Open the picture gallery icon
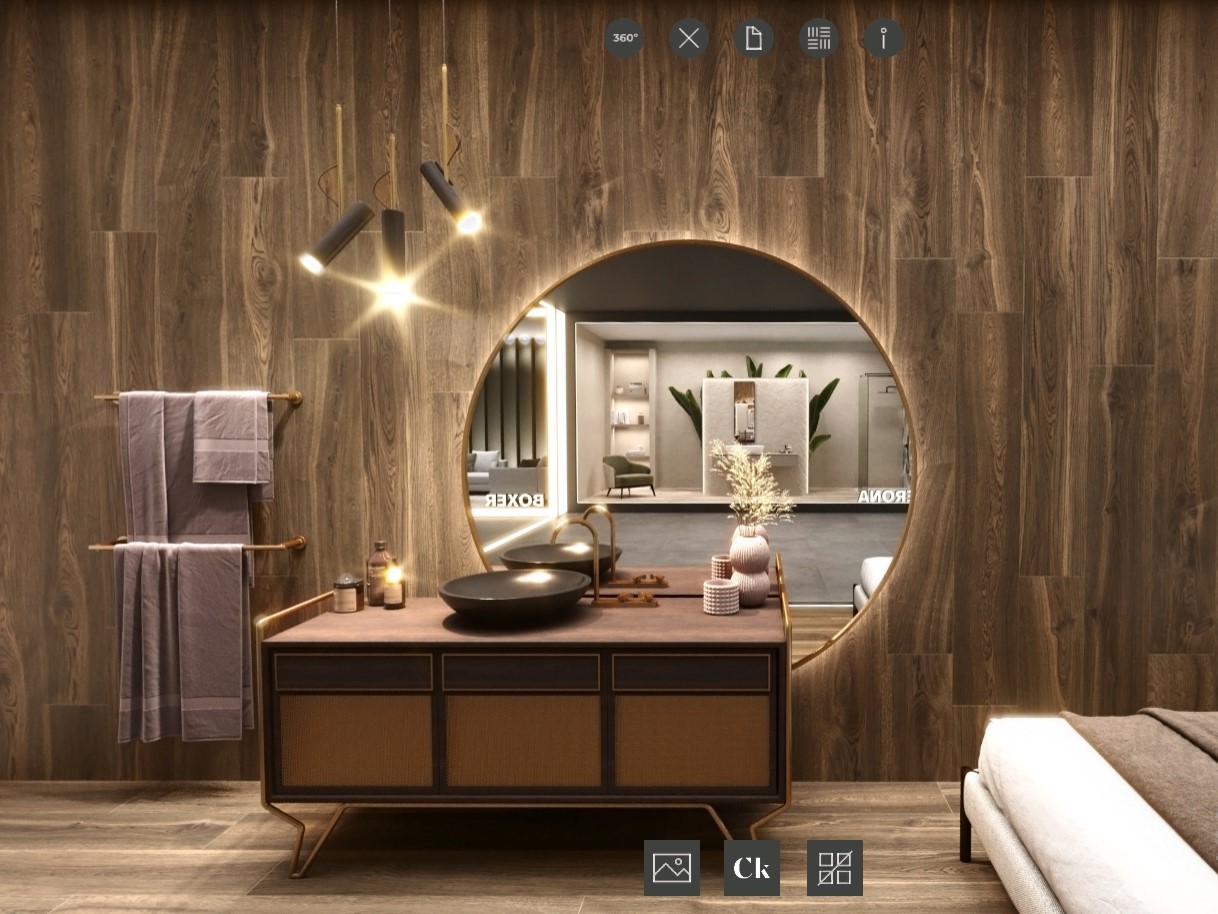The height and width of the screenshot is (914, 1218). [x=672, y=868]
